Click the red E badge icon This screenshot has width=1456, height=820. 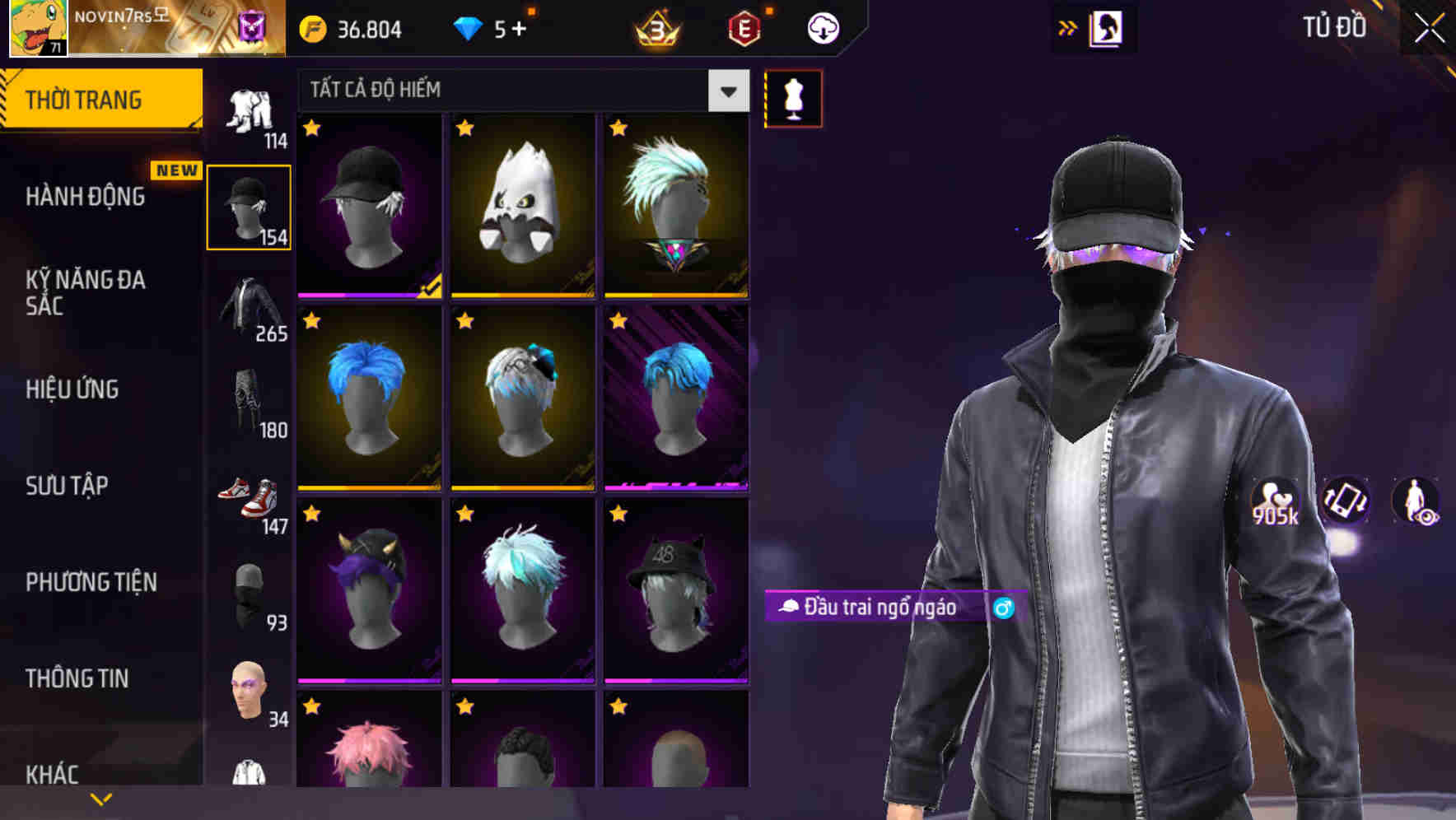pyautogui.click(x=744, y=30)
